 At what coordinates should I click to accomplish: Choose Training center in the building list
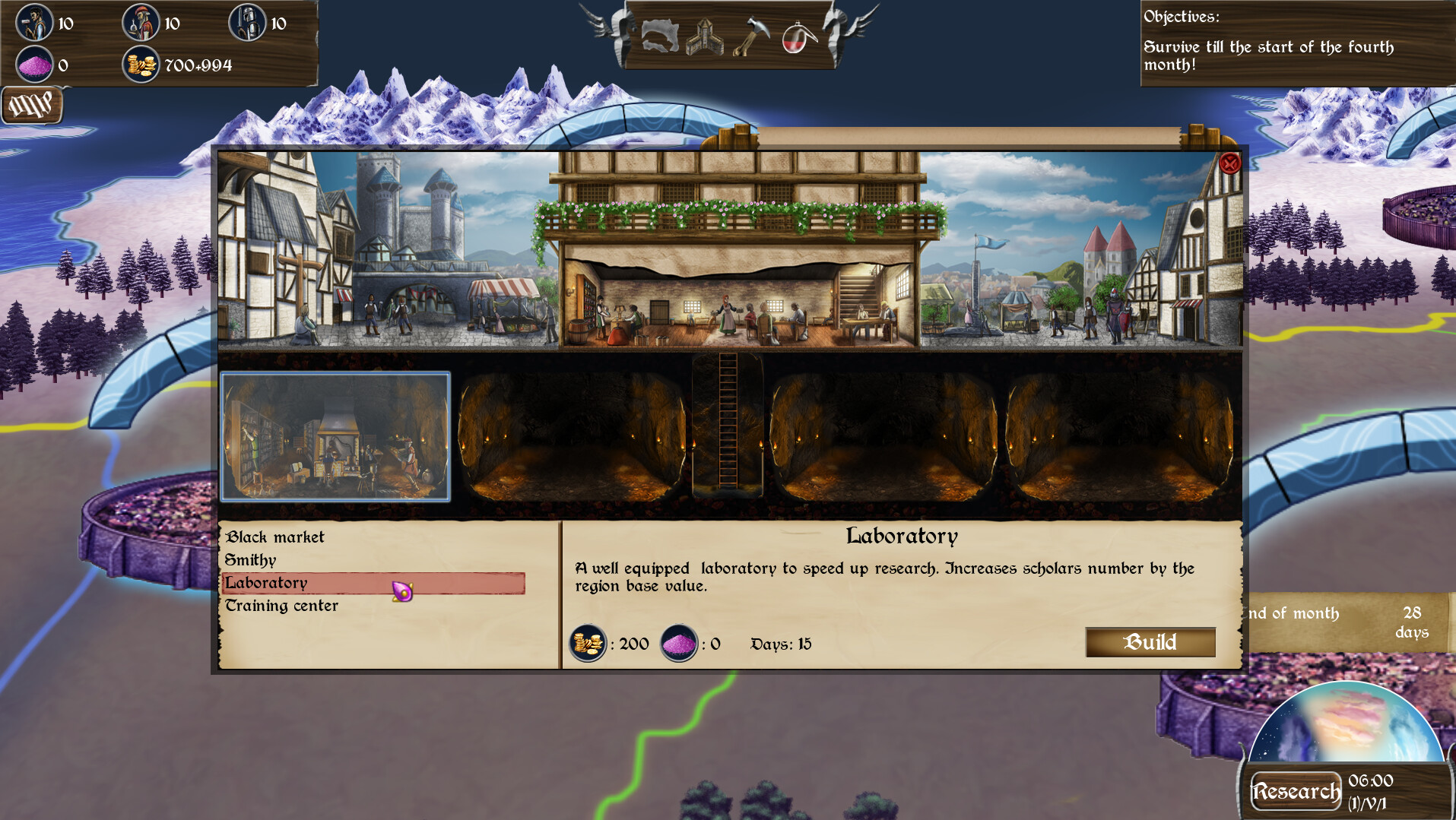coord(282,606)
